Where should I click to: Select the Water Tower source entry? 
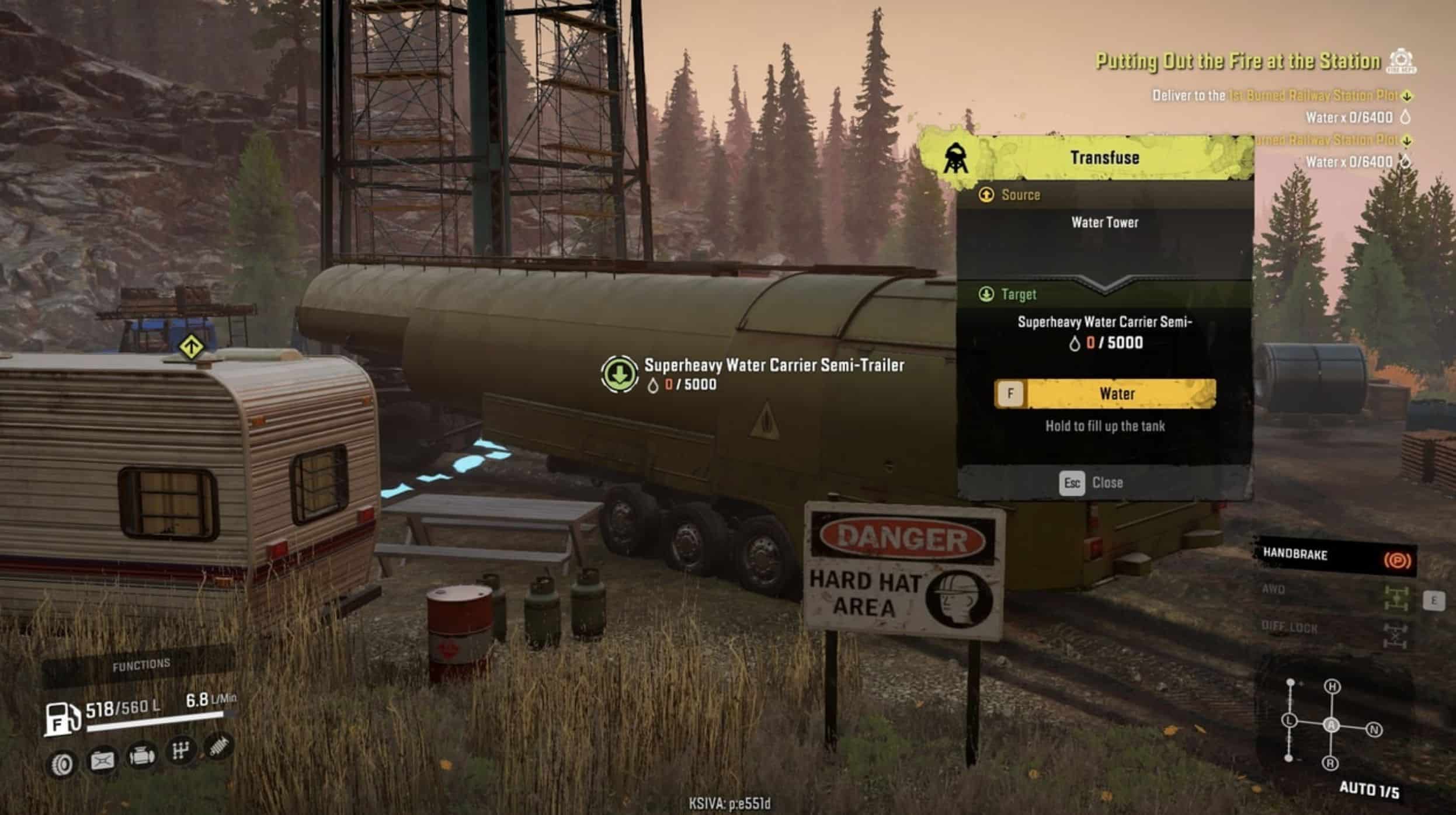pyautogui.click(x=1104, y=222)
